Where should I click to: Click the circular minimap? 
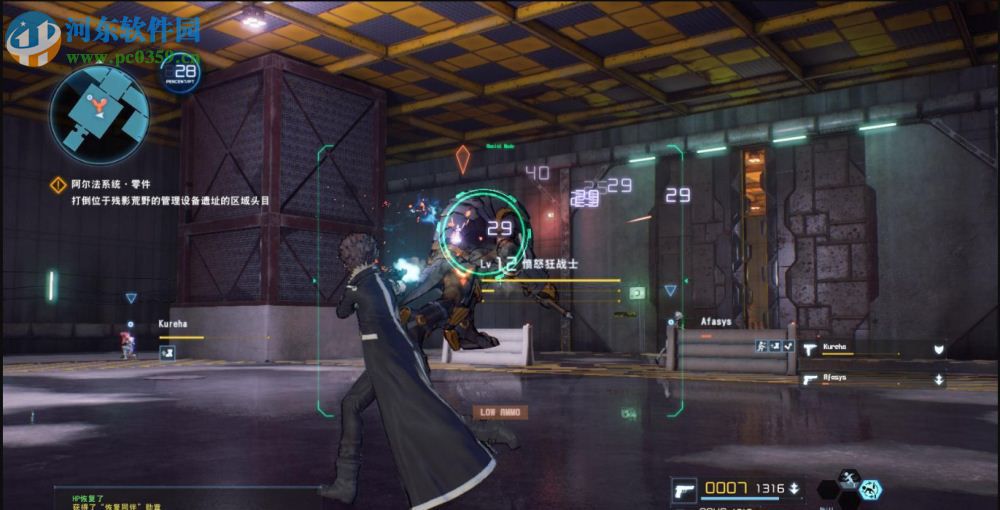[100, 115]
